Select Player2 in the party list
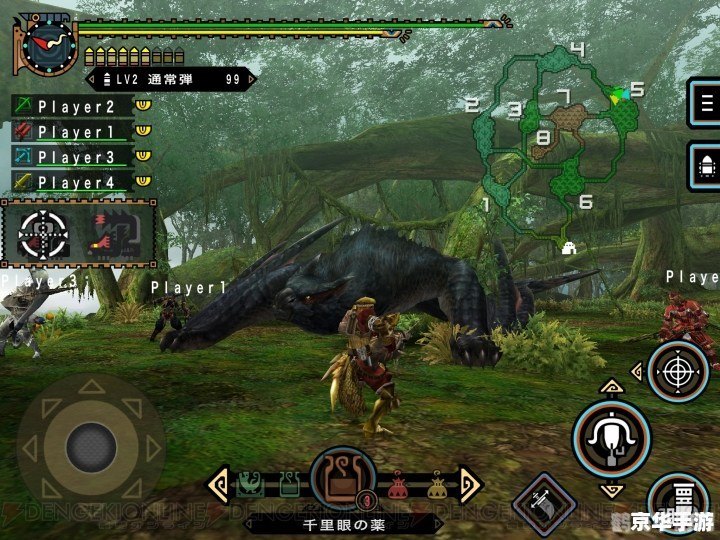Image resolution: width=720 pixels, height=540 pixels. (x=75, y=106)
